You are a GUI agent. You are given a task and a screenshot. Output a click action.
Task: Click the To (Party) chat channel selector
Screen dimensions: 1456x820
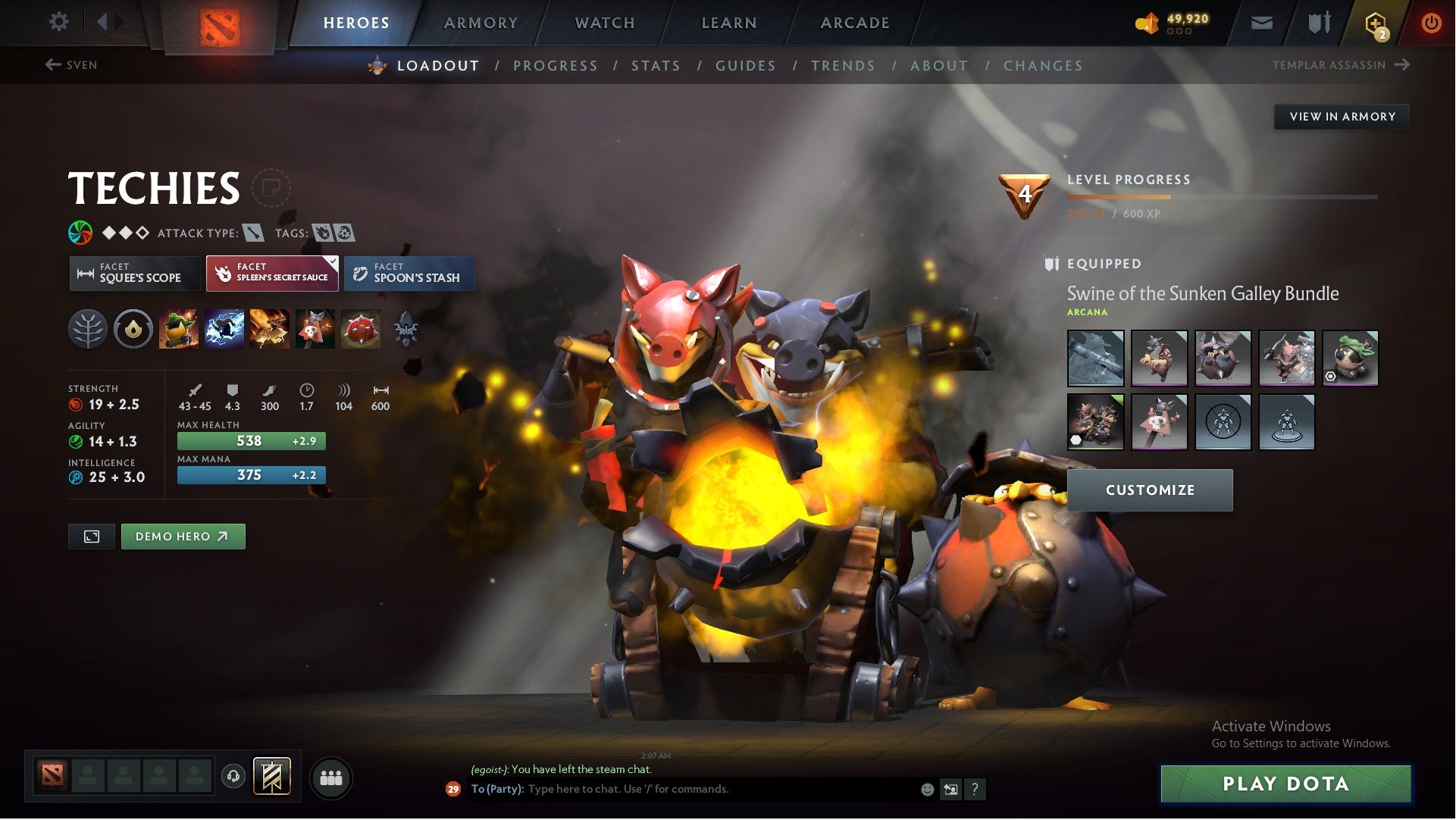(496, 789)
